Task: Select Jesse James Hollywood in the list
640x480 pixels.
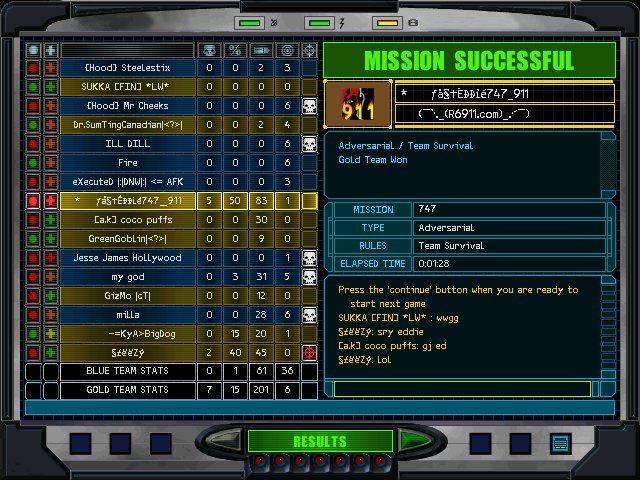Action: tap(128, 258)
